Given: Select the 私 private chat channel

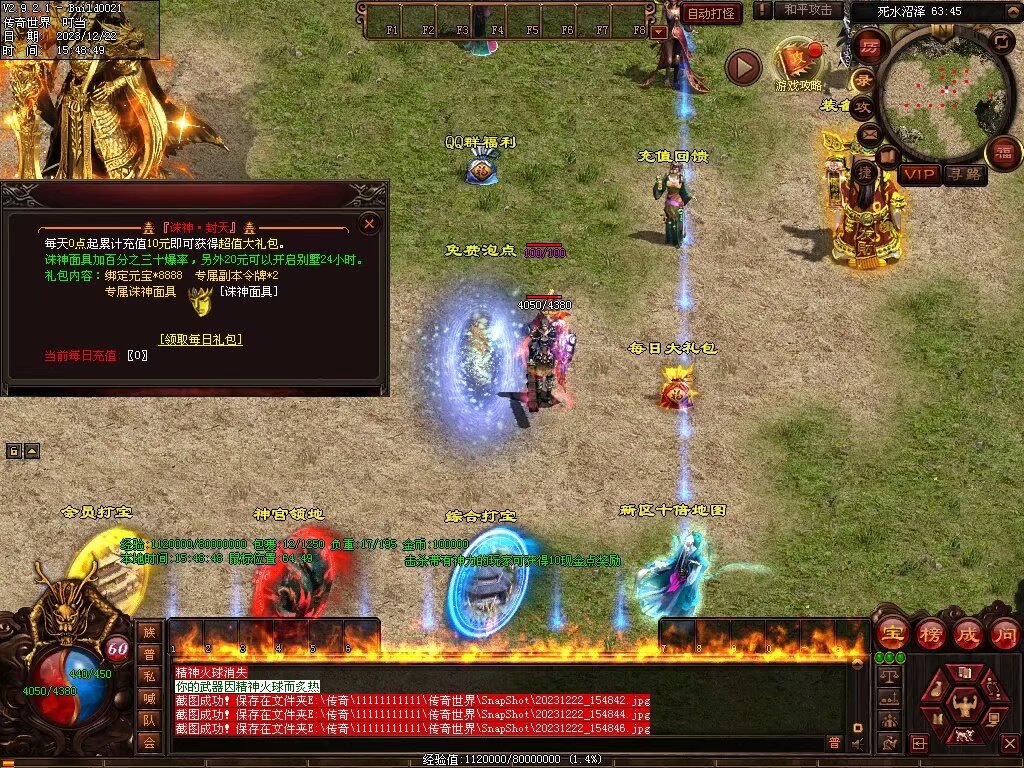Looking at the screenshot, I should pos(148,675).
